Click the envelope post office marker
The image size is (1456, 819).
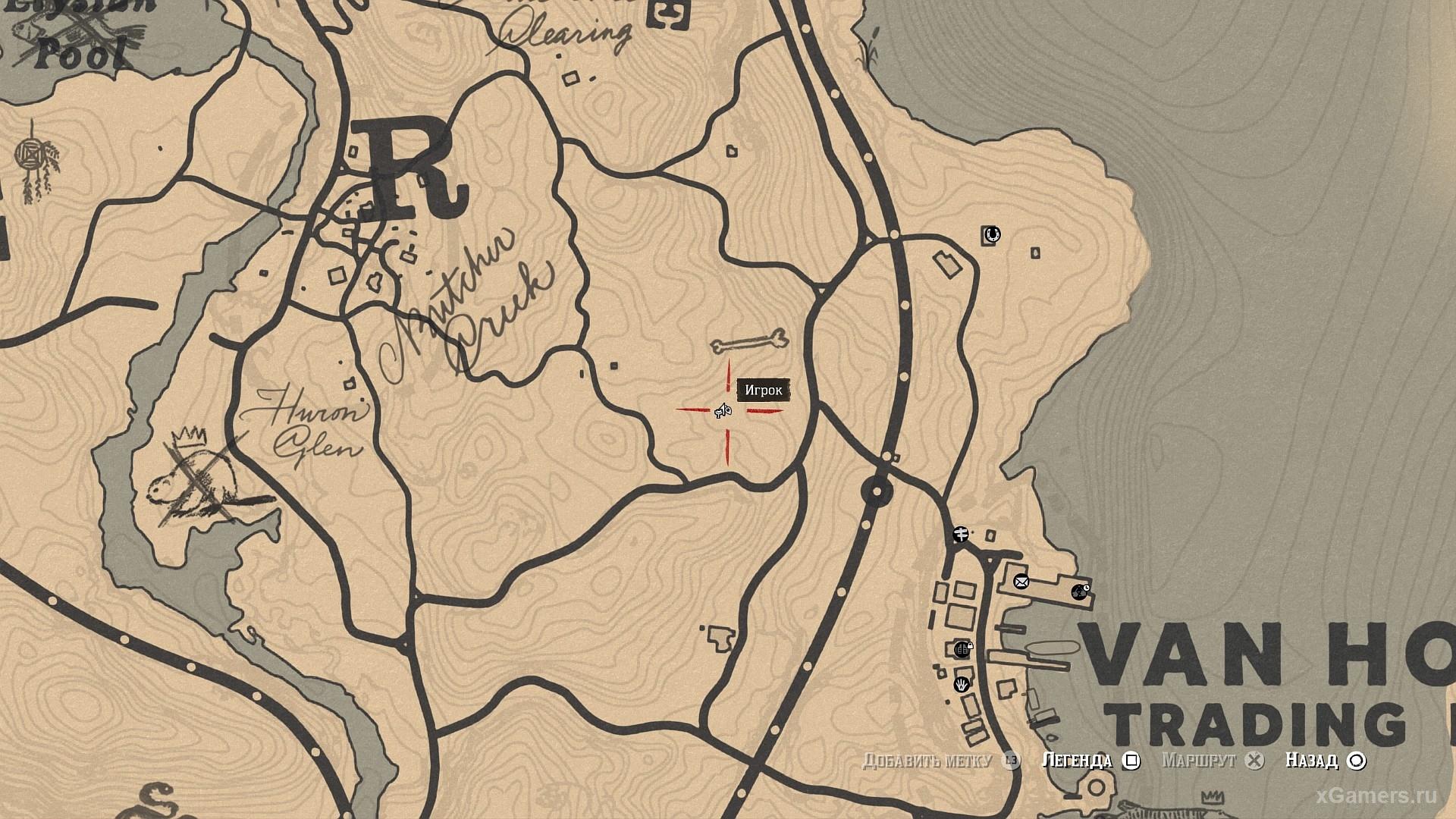[x=1021, y=582]
